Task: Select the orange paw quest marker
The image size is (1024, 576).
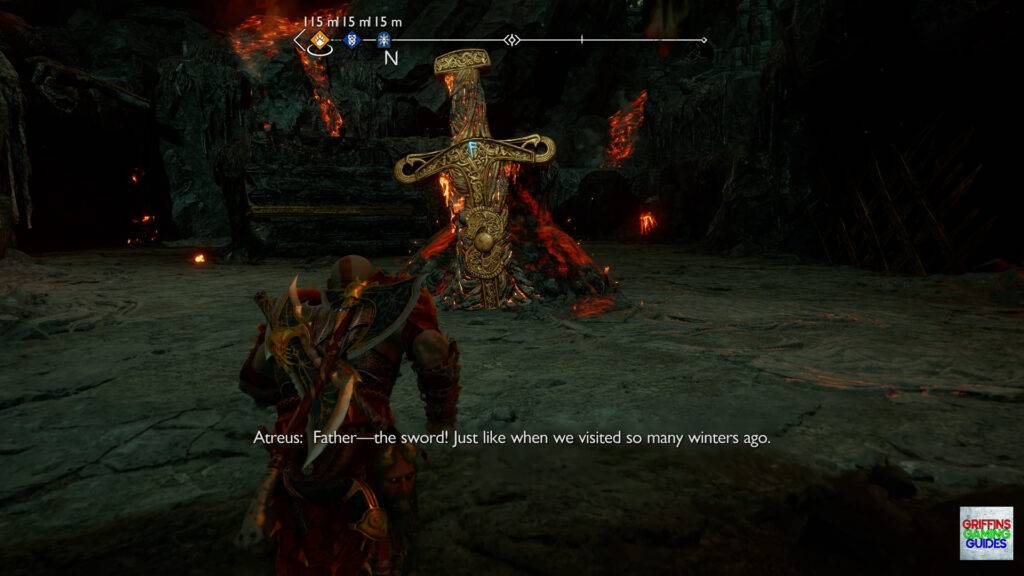Action: tap(320, 41)
